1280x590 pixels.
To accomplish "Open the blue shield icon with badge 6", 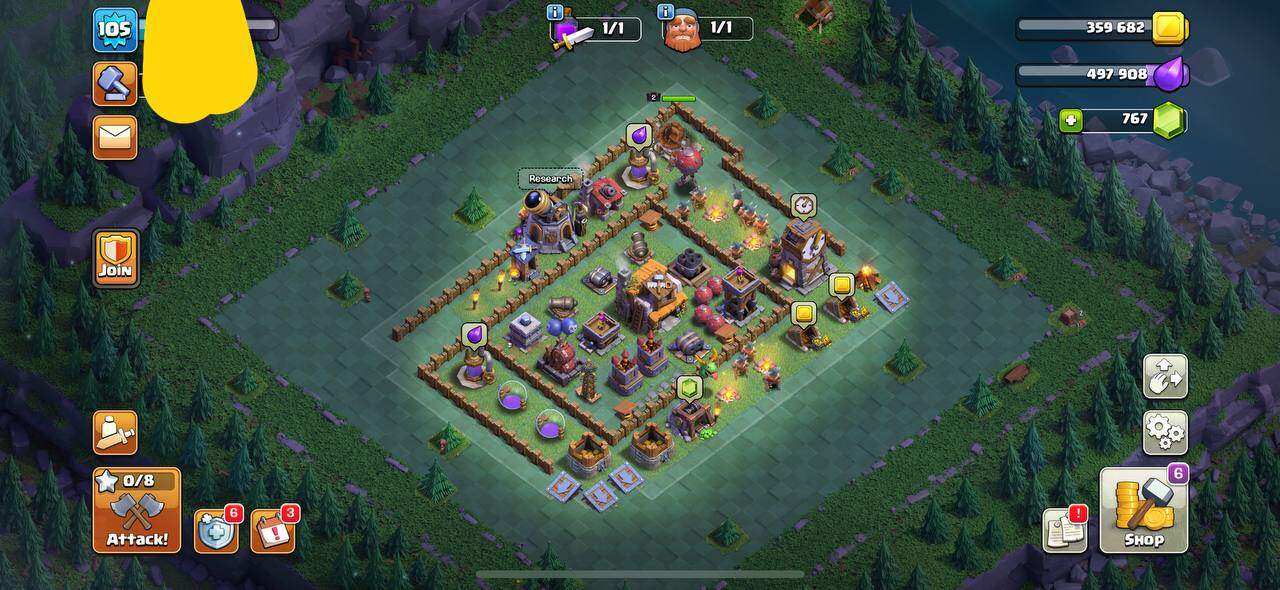I will [x=216, y=531].
